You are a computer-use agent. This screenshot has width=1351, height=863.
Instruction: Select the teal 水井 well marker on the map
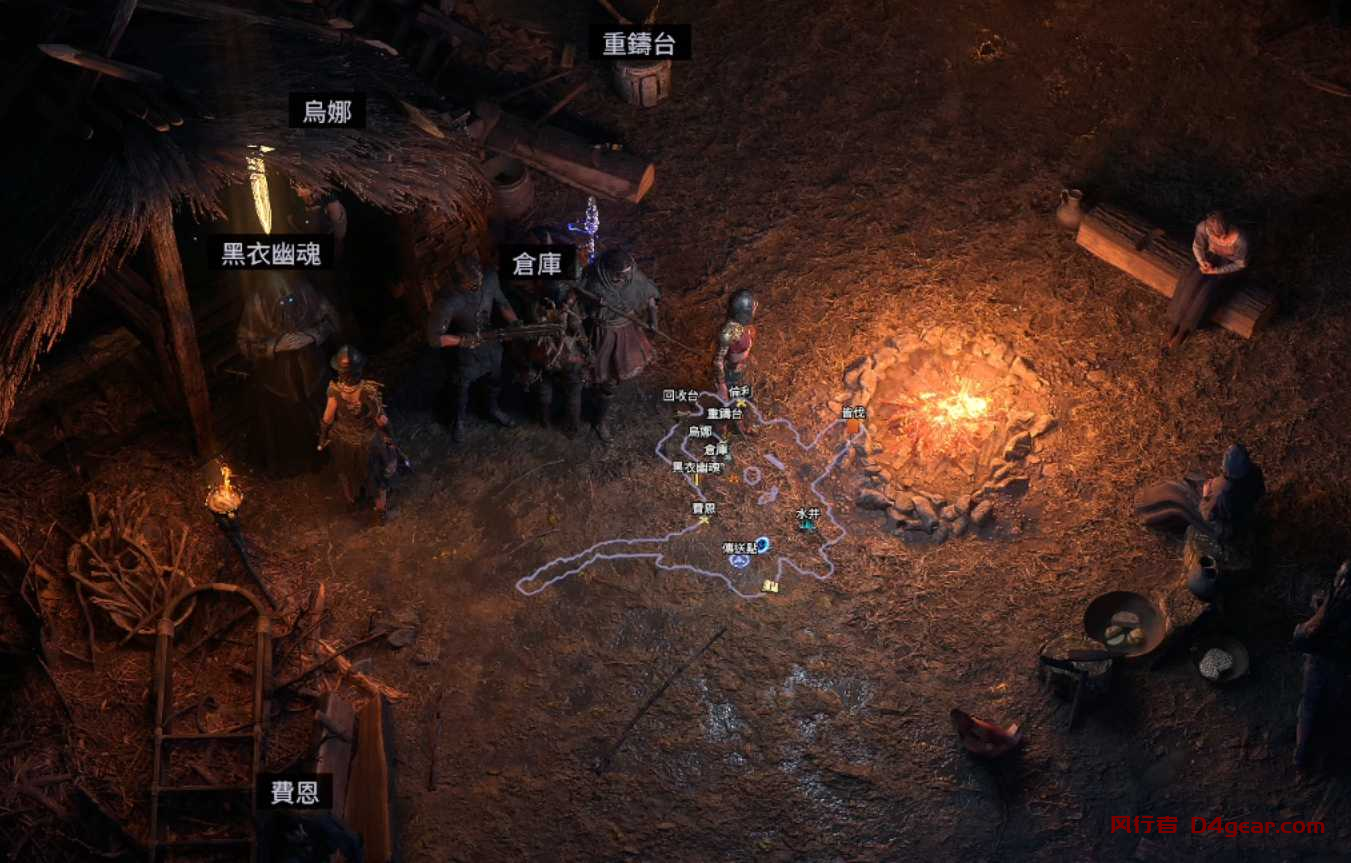click(805, 526)
